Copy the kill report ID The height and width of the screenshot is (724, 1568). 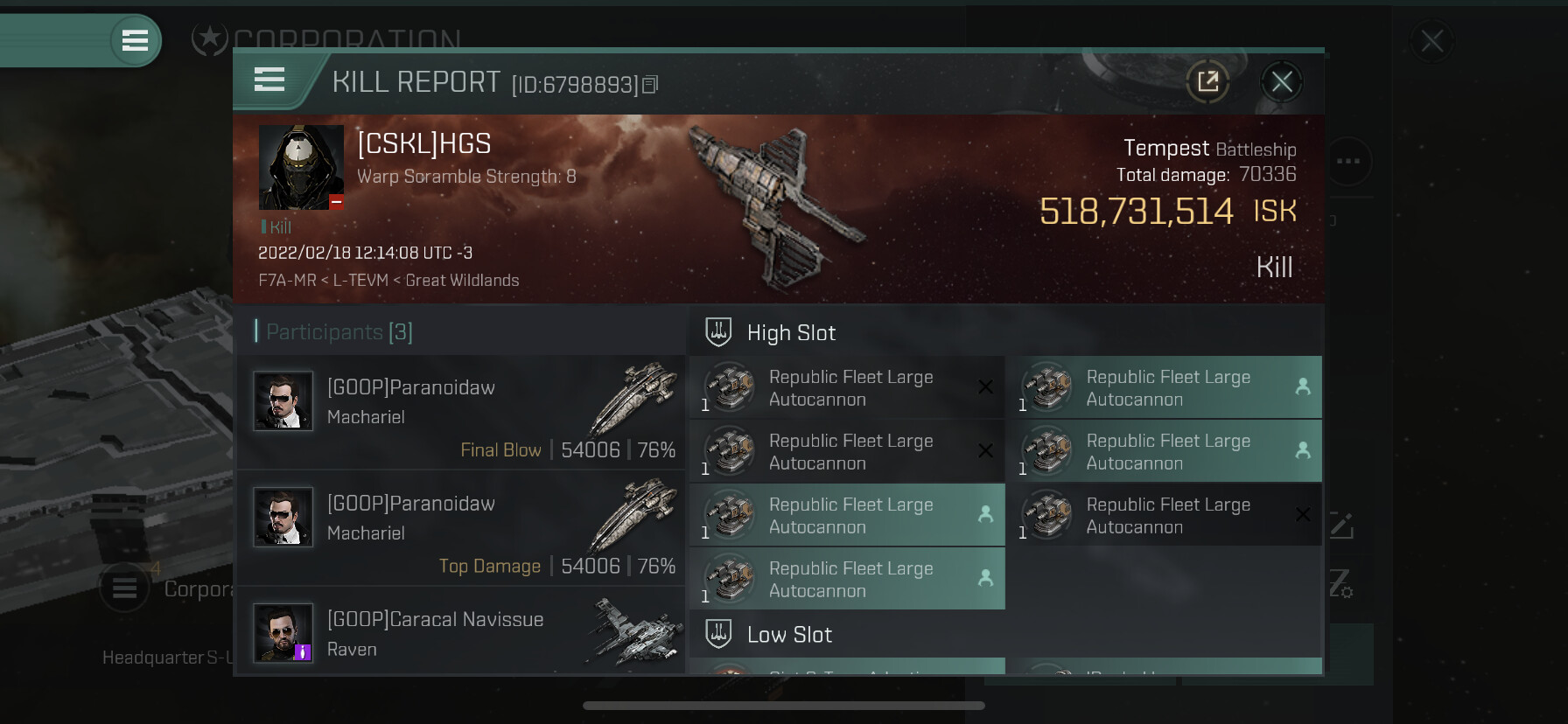coord(650,85)
